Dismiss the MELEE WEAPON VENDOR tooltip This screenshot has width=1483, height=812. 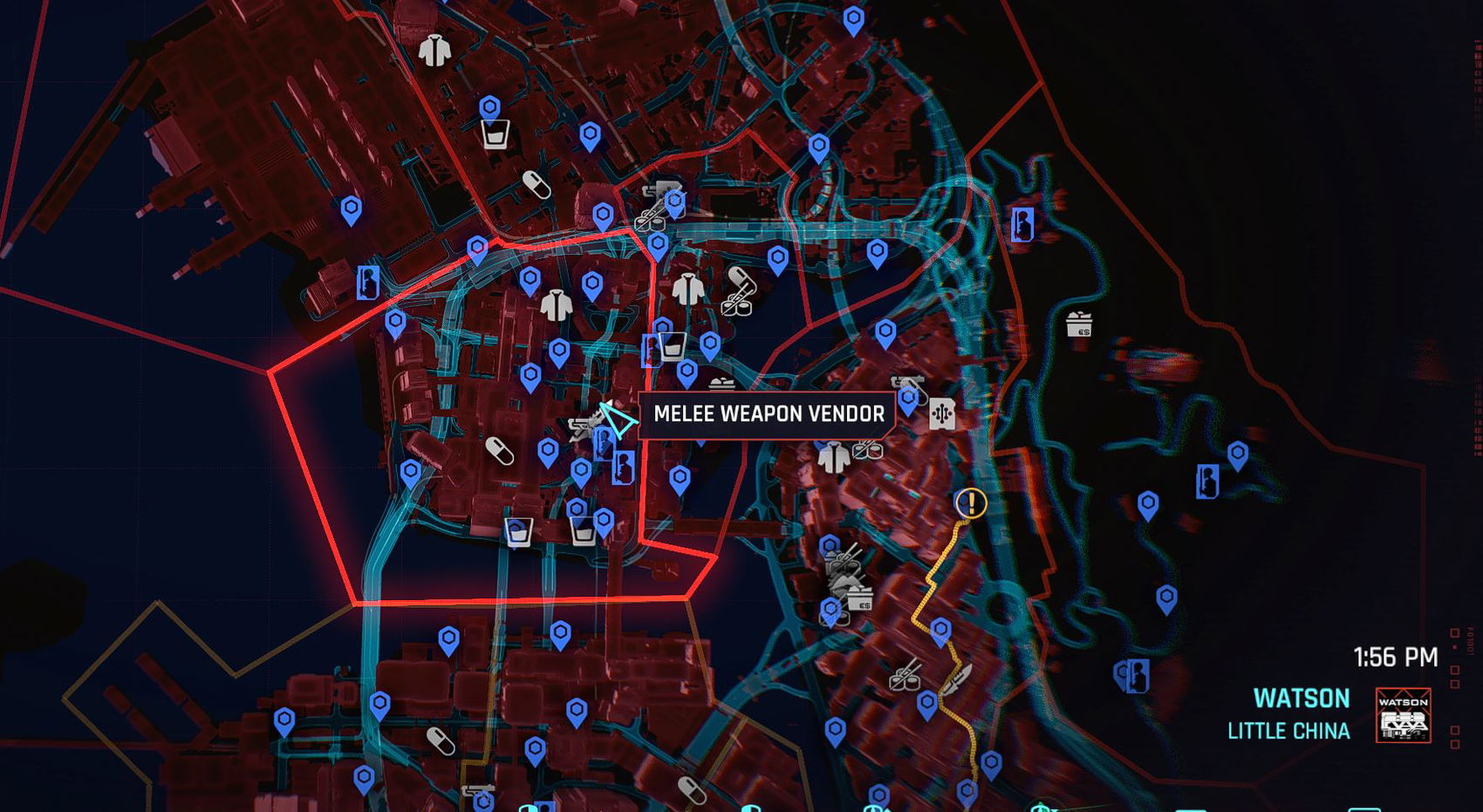(768, 414)
